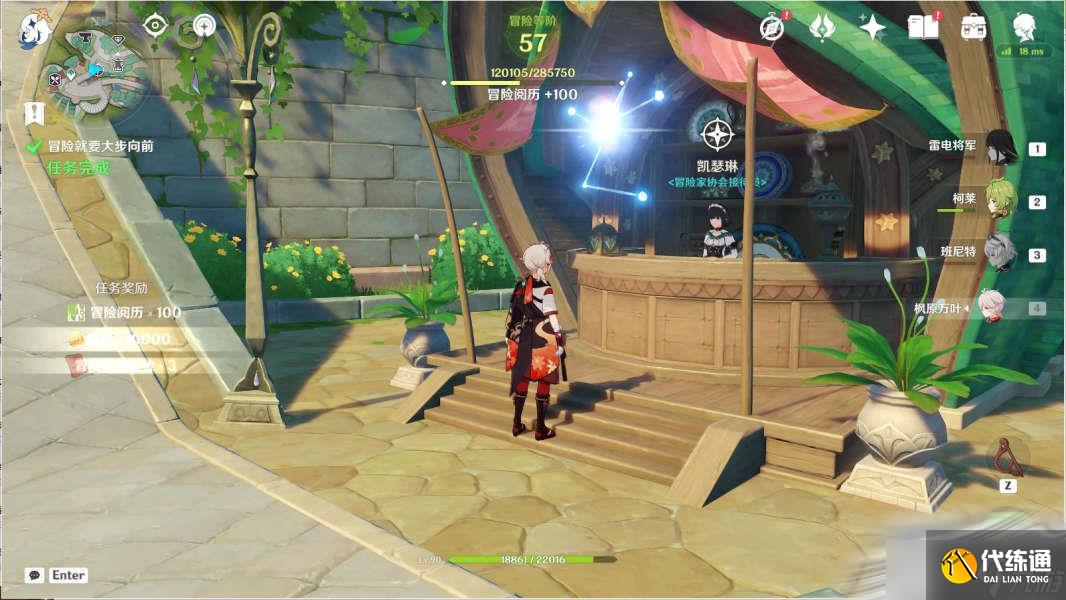Open the chat box speech bubble
Image resolution: width=1066 pixels, height=600 pixels.
click(x=34, y=575)
